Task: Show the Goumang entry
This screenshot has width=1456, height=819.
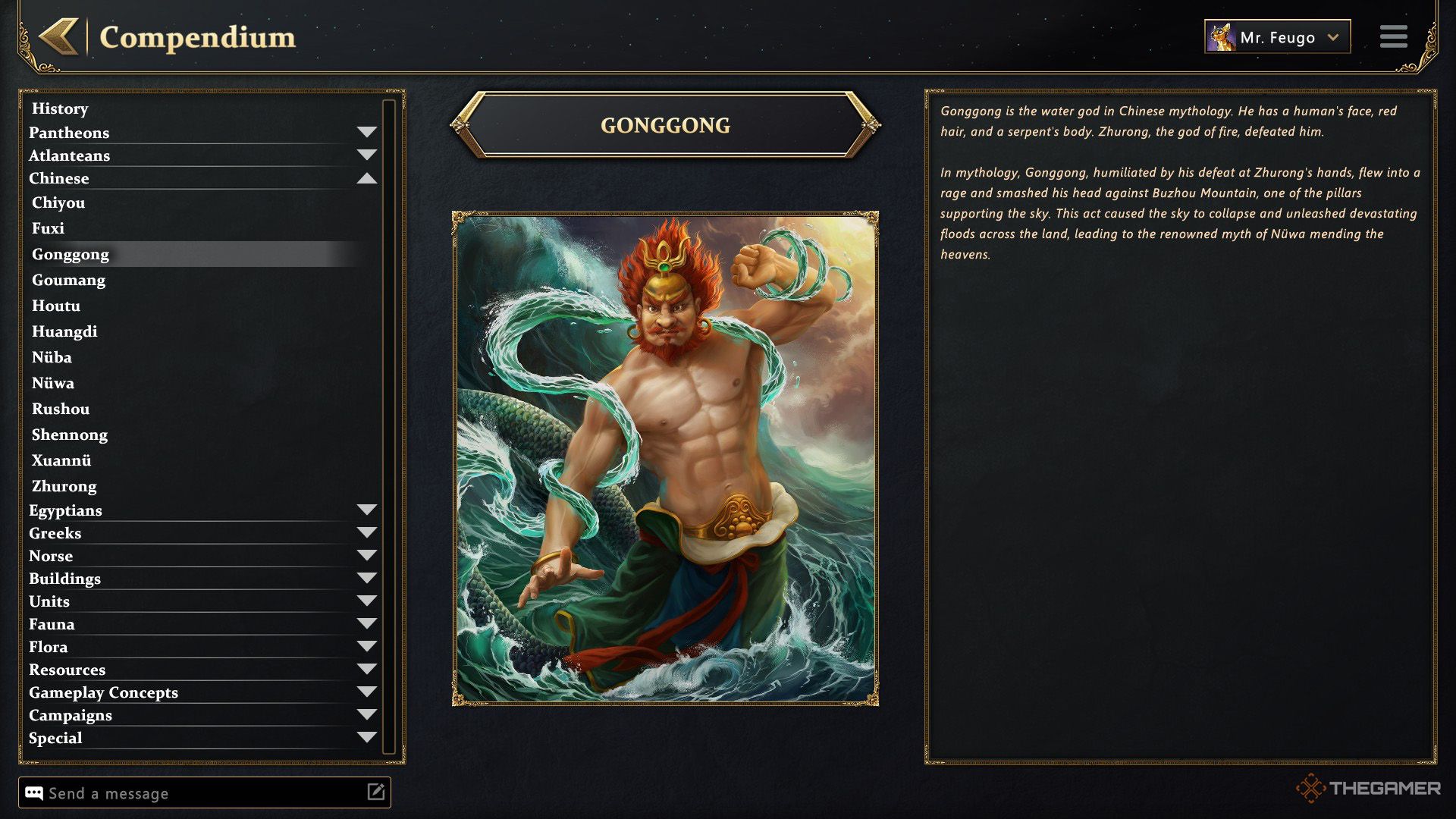Action: point(68,280)
